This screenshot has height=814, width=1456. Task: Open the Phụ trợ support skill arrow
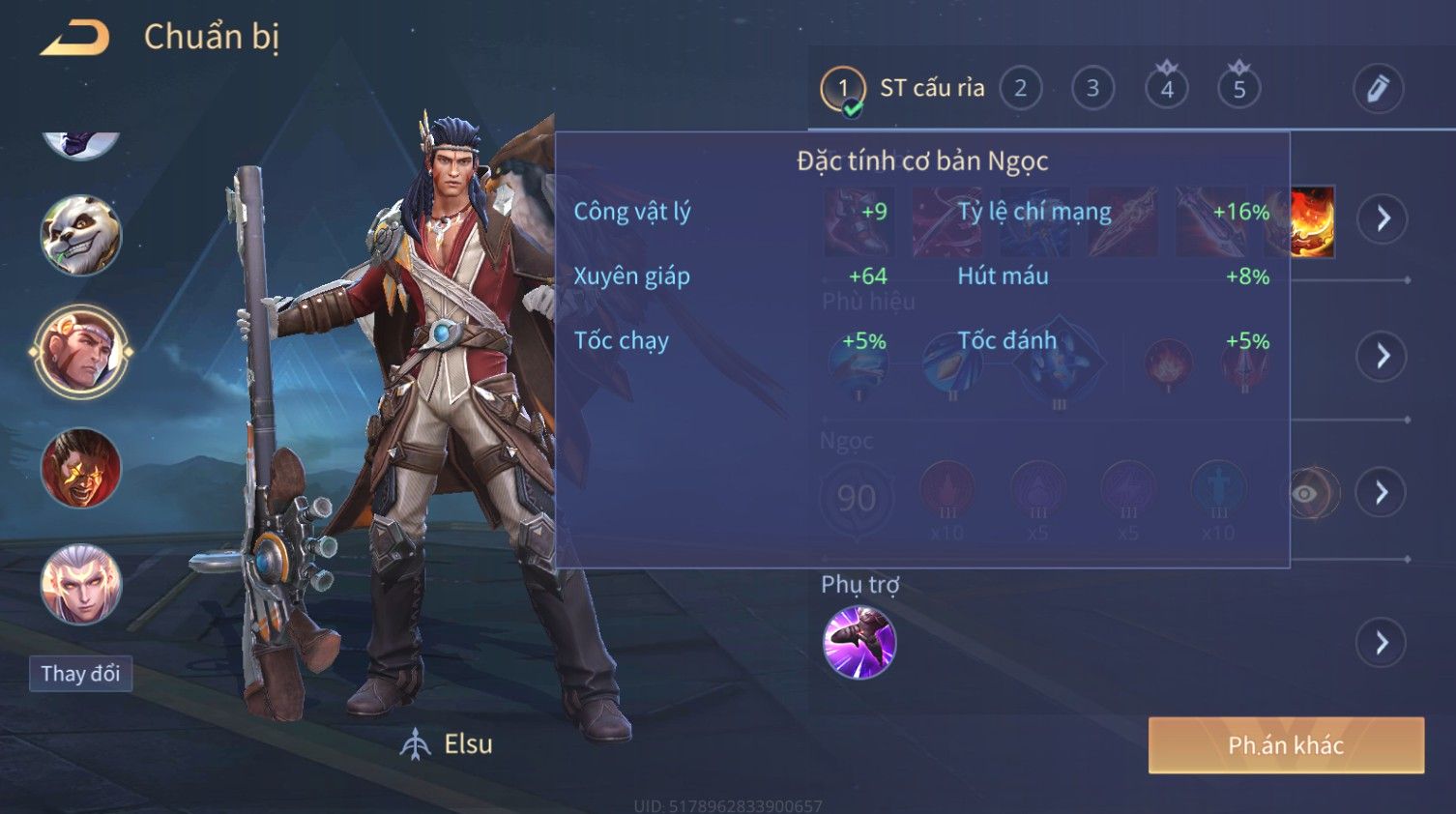[x=1383, y=643]
